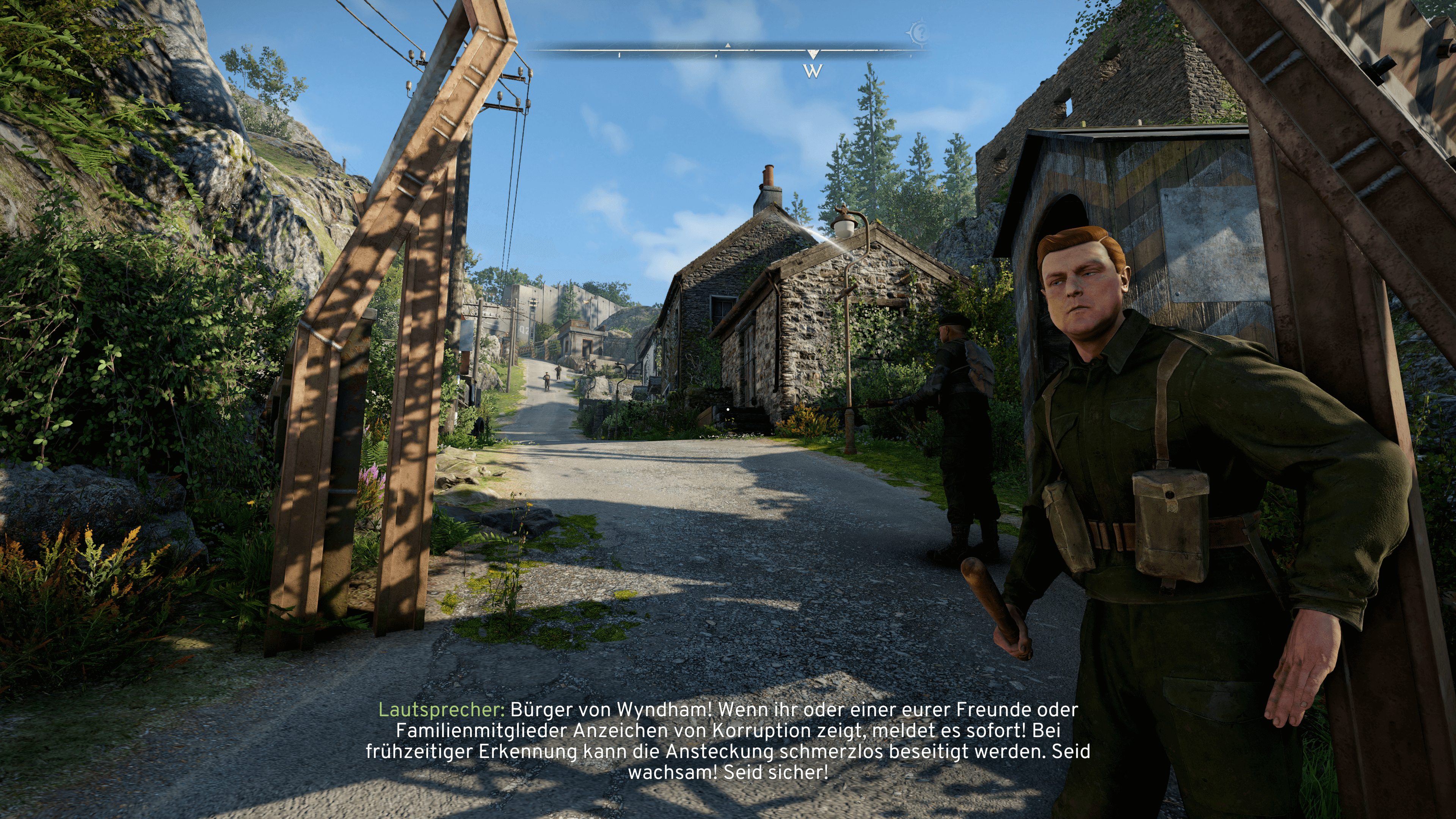Click the compass bar's West marker
The height and width of the screenshot is (819, 1456).
click(812, 71)
